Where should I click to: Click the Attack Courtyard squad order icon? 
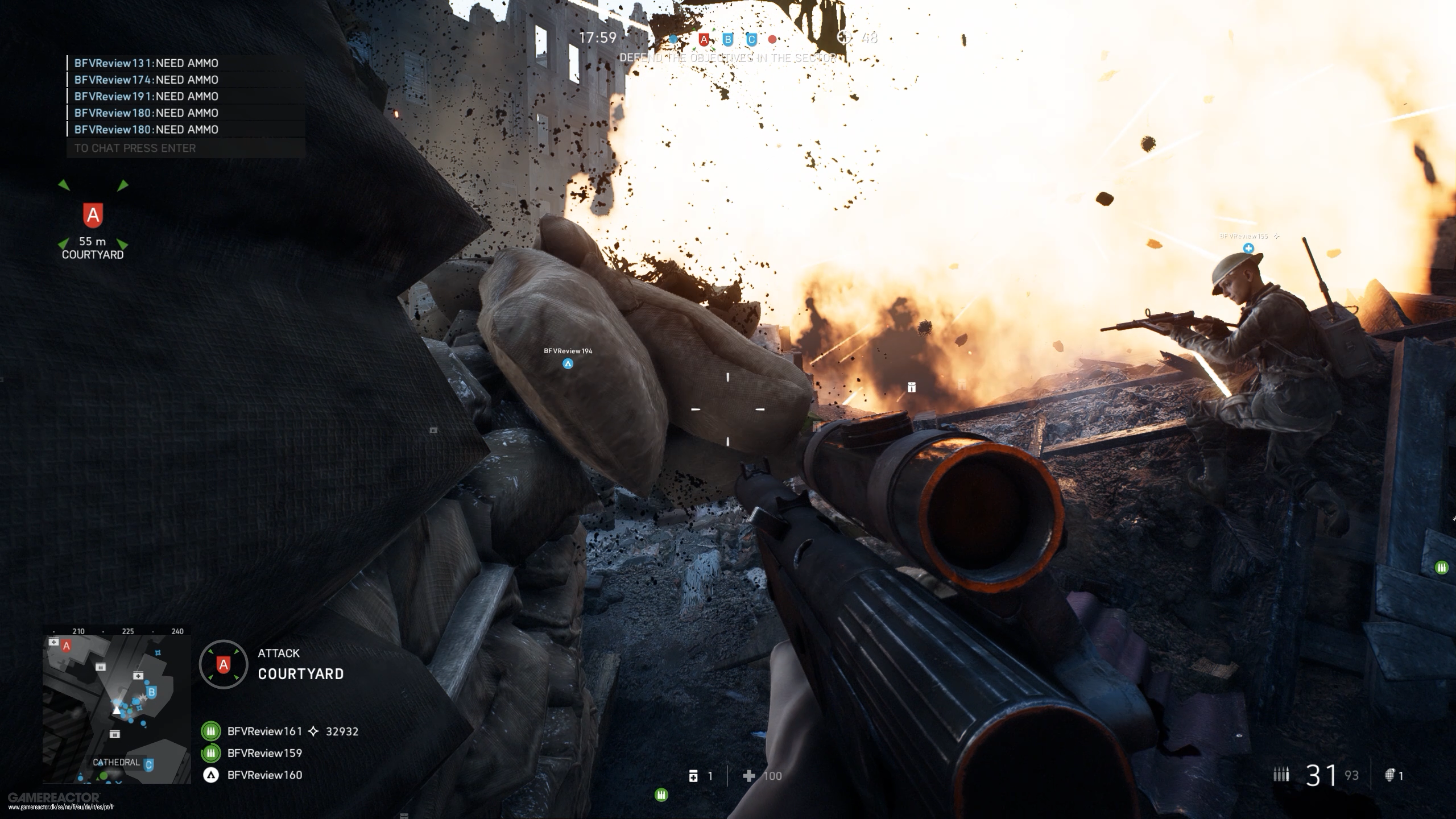(224, 664)
